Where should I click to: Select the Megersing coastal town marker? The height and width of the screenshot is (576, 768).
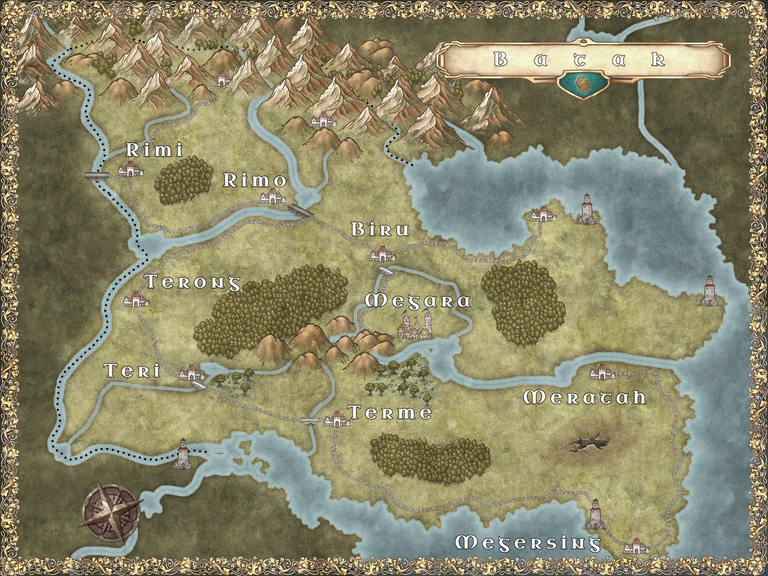[635, 546]
